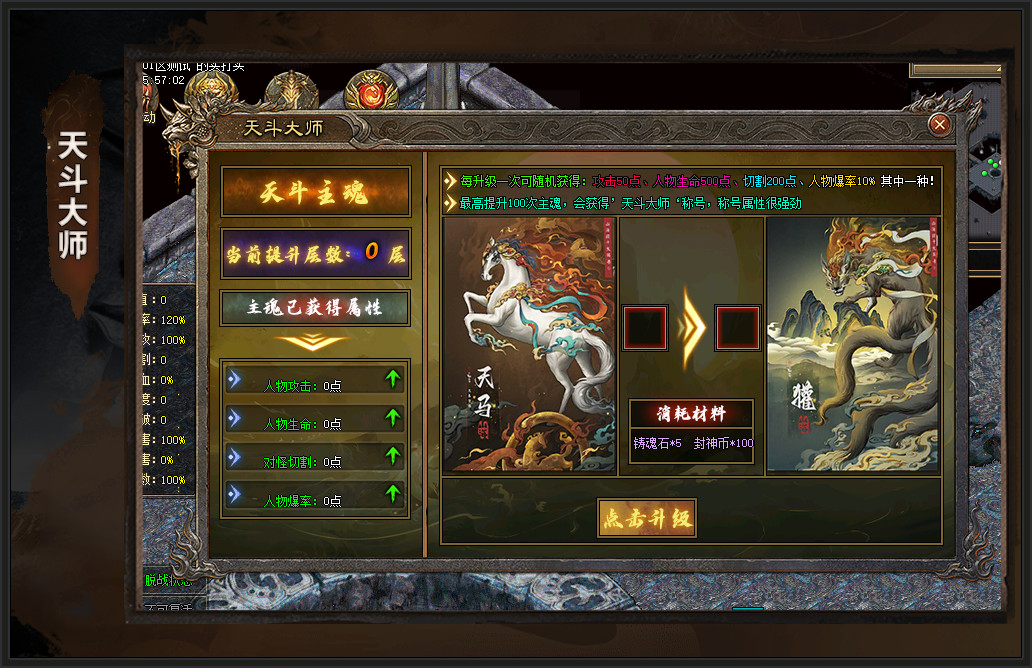This screenshot has height=668, width=1032.
Task: Close the 天斗大师 window
Action: click(x=939, y=124)
